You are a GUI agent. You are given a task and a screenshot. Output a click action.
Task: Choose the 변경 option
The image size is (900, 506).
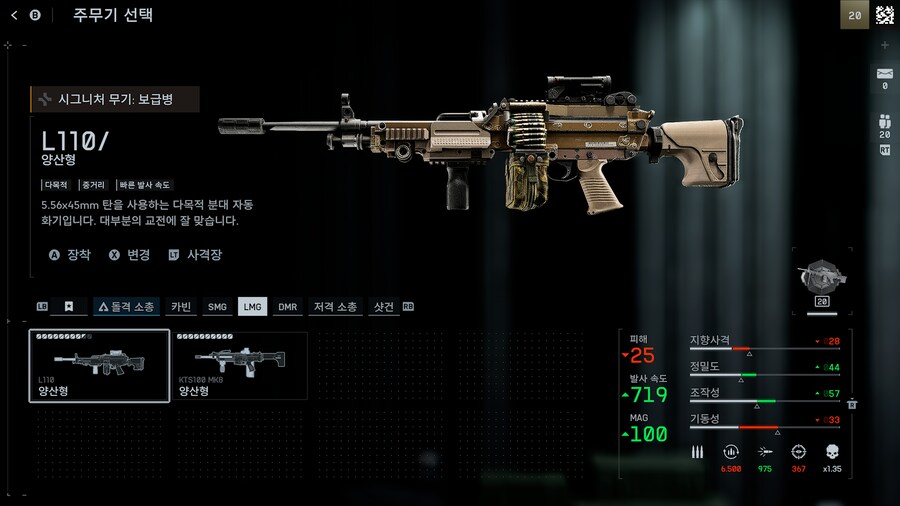[x=129, y=255]
